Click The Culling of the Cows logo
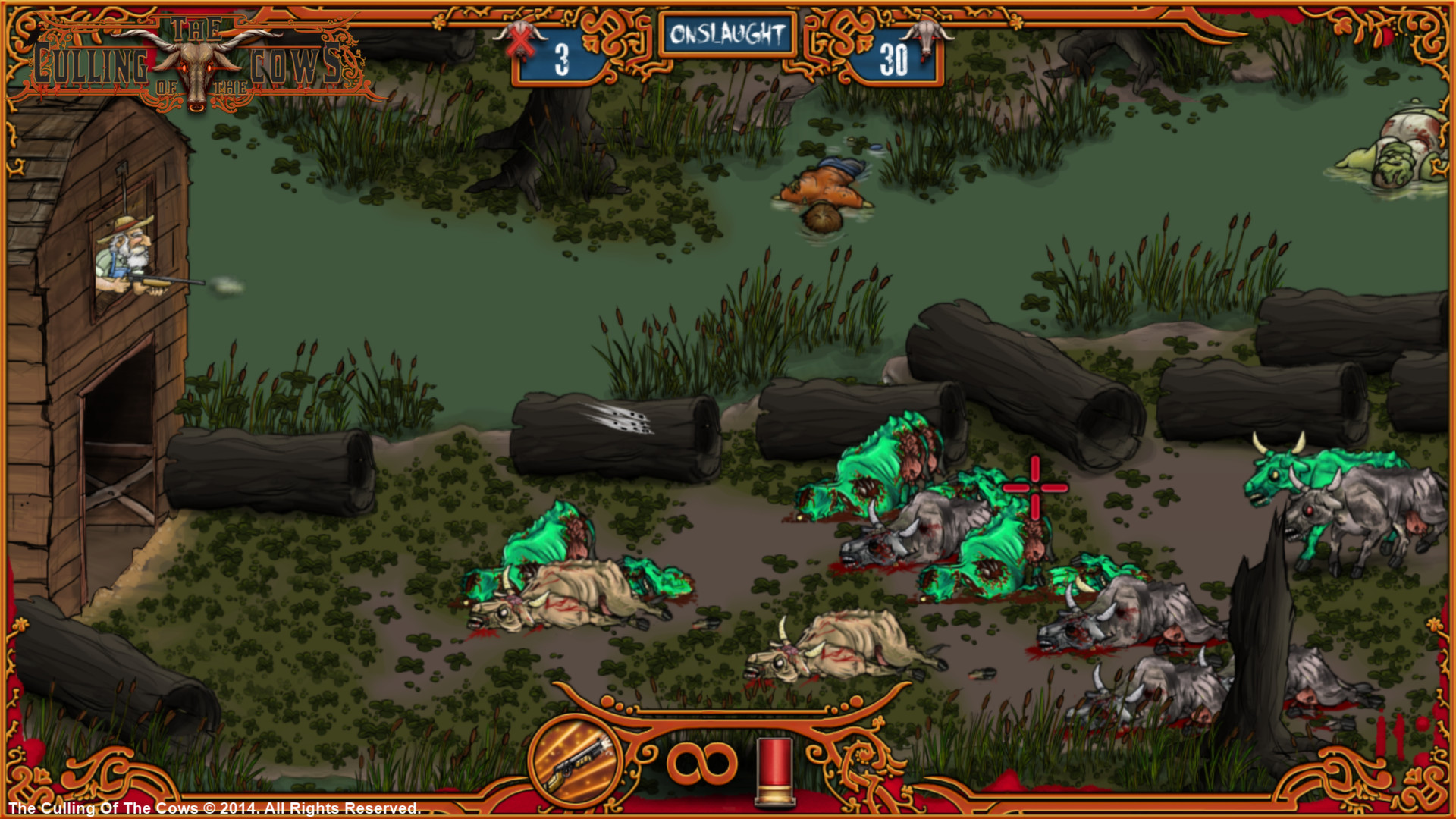Image resolution: width=1456 pixels, height=819 pixels. point(190,53)
